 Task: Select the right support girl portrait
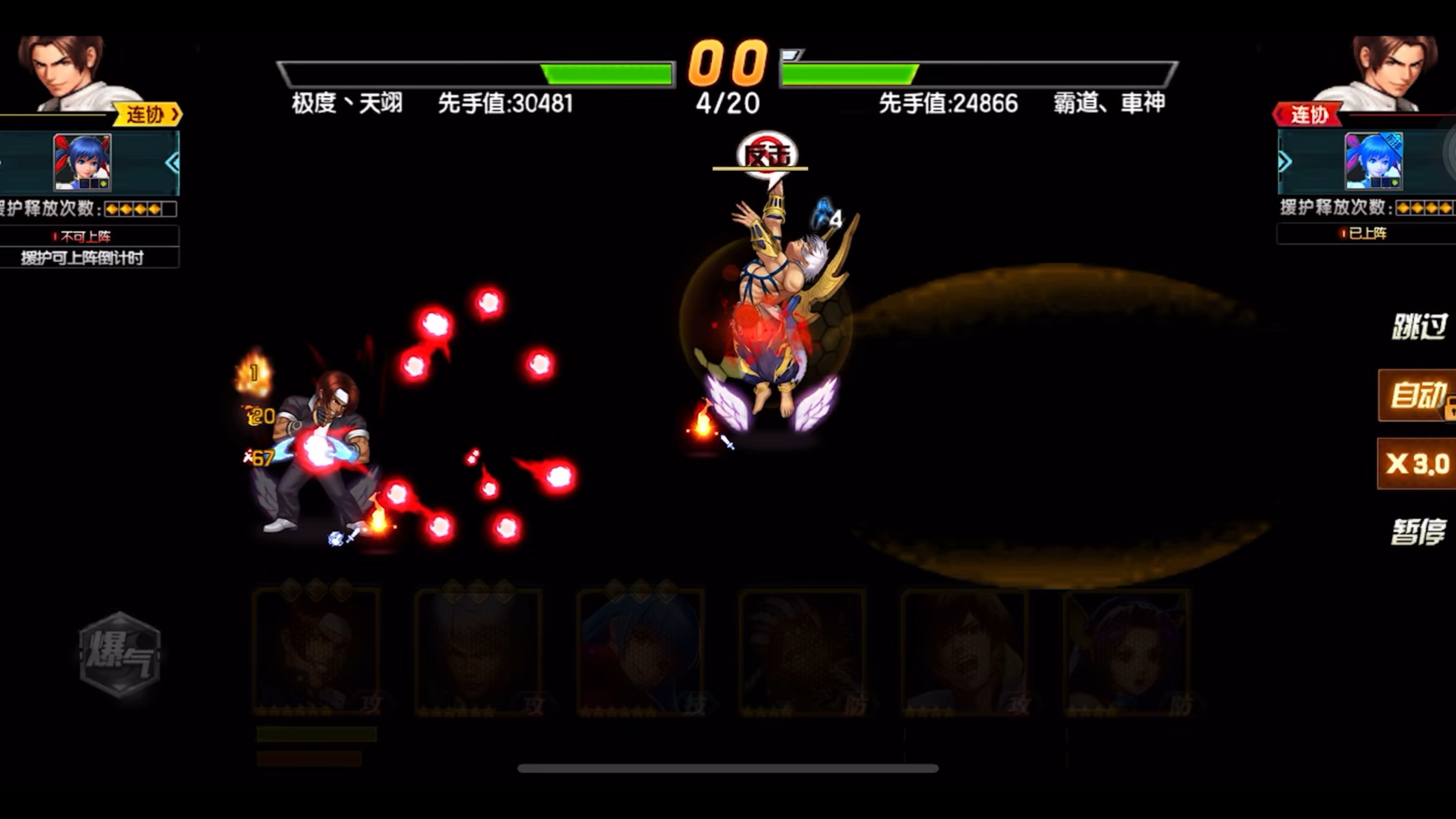pyautogui.click(x=1374, y=161)
